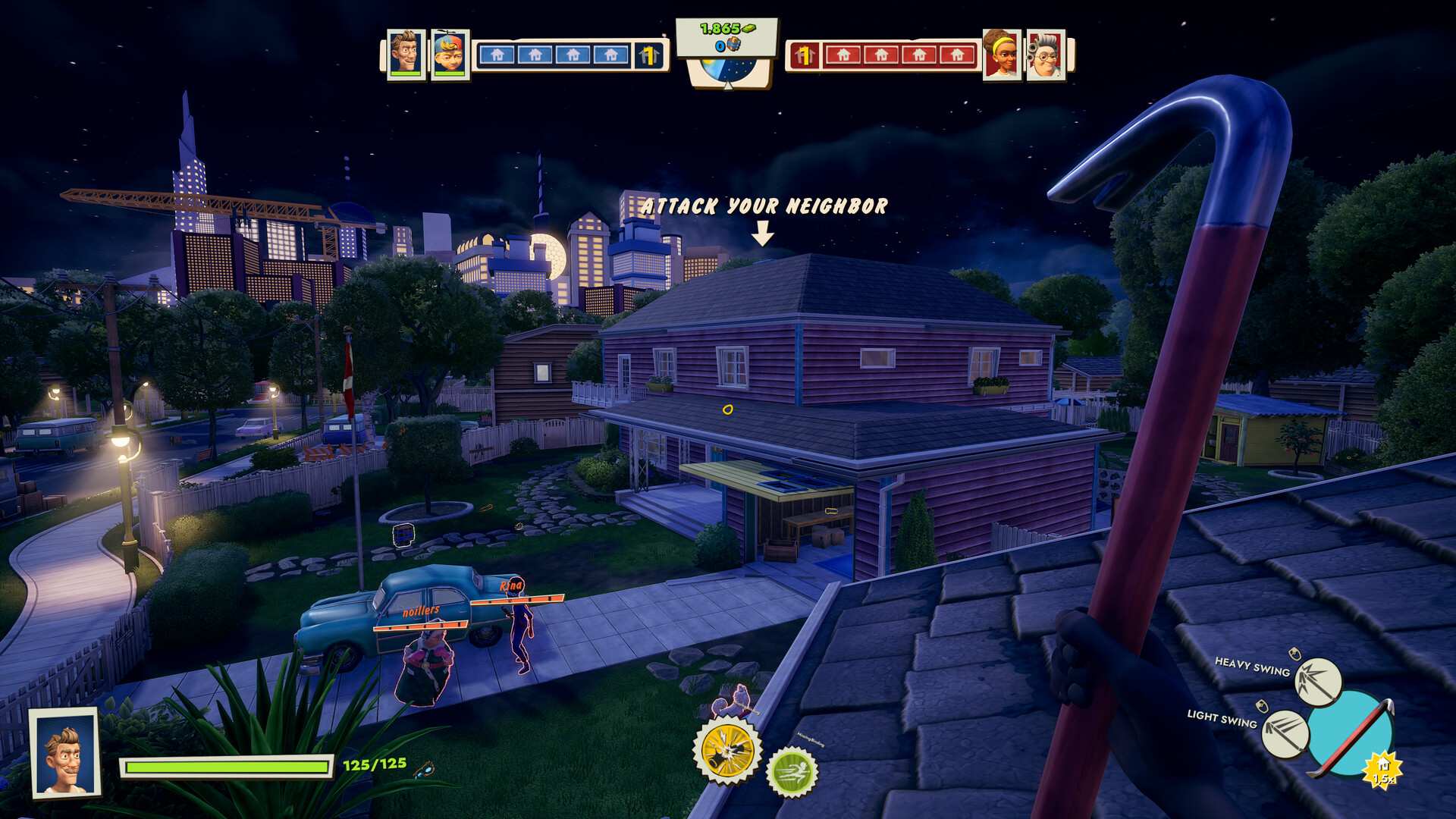Viewport: 1456px width, 819px height.
Task: Click the red team house level badge
Action: [804, 55]
